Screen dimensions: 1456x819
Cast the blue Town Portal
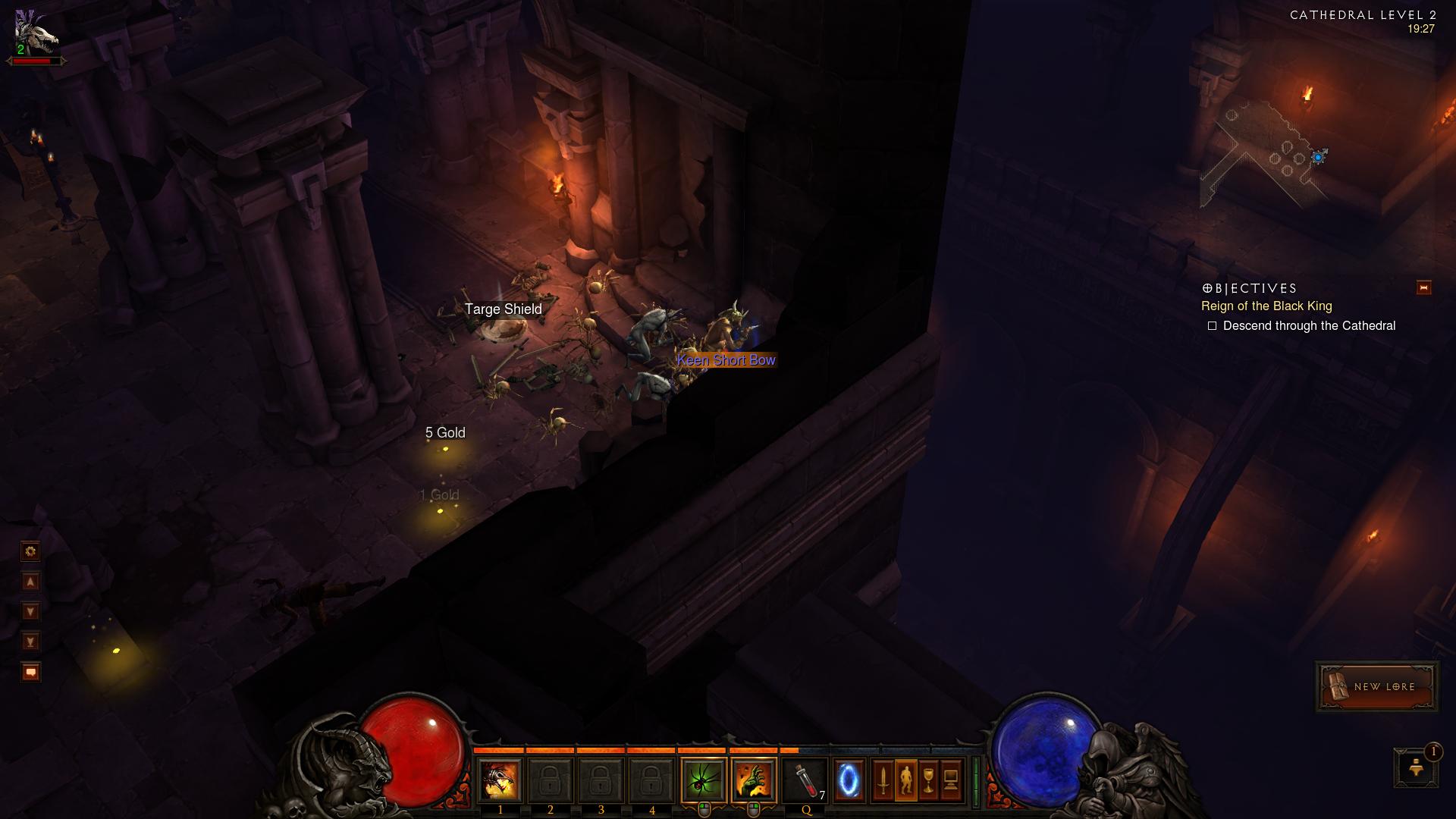[x=849, y=780]
